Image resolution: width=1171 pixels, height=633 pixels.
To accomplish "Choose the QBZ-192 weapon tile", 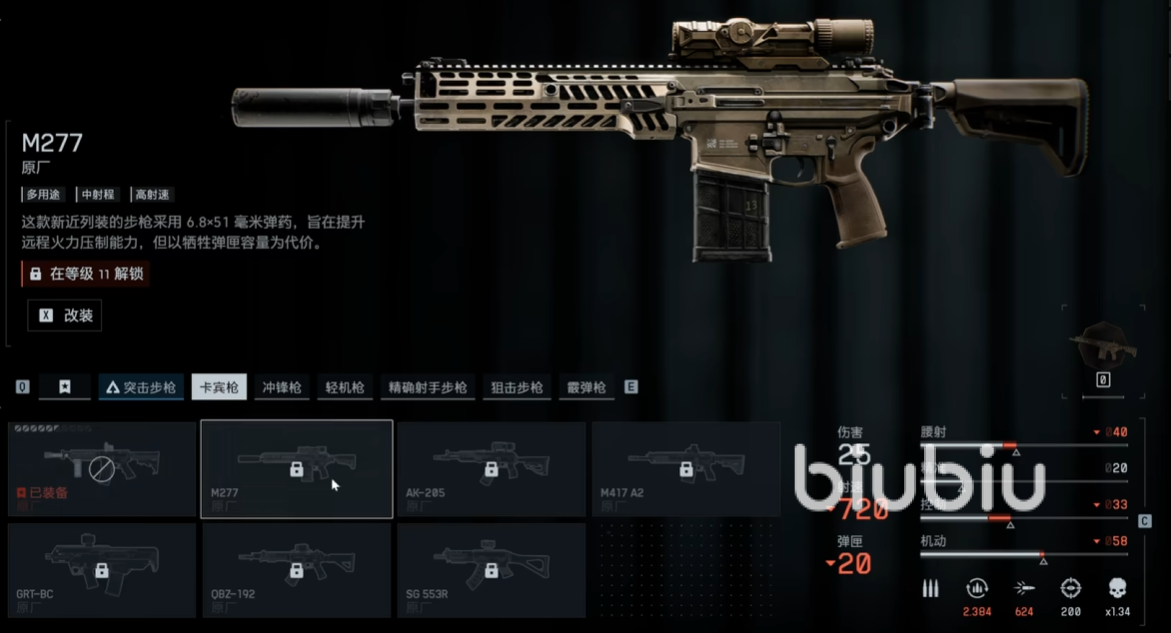I will (x=297, y=570).
